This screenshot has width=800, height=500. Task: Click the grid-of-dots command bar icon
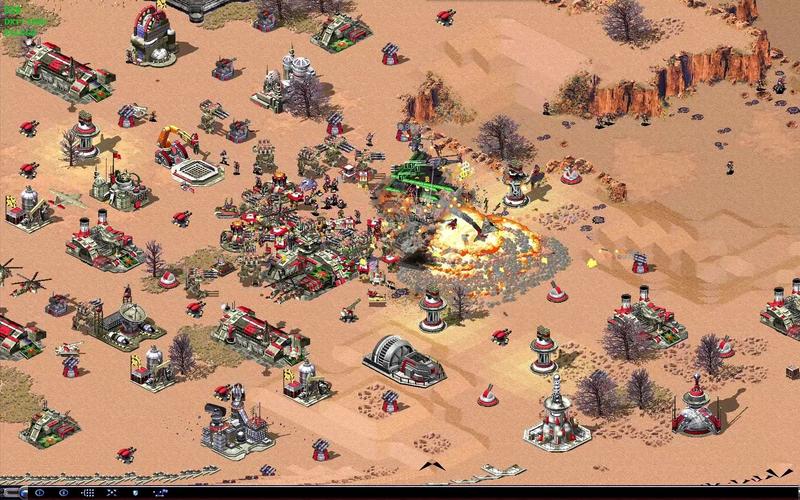click(88, 493)
